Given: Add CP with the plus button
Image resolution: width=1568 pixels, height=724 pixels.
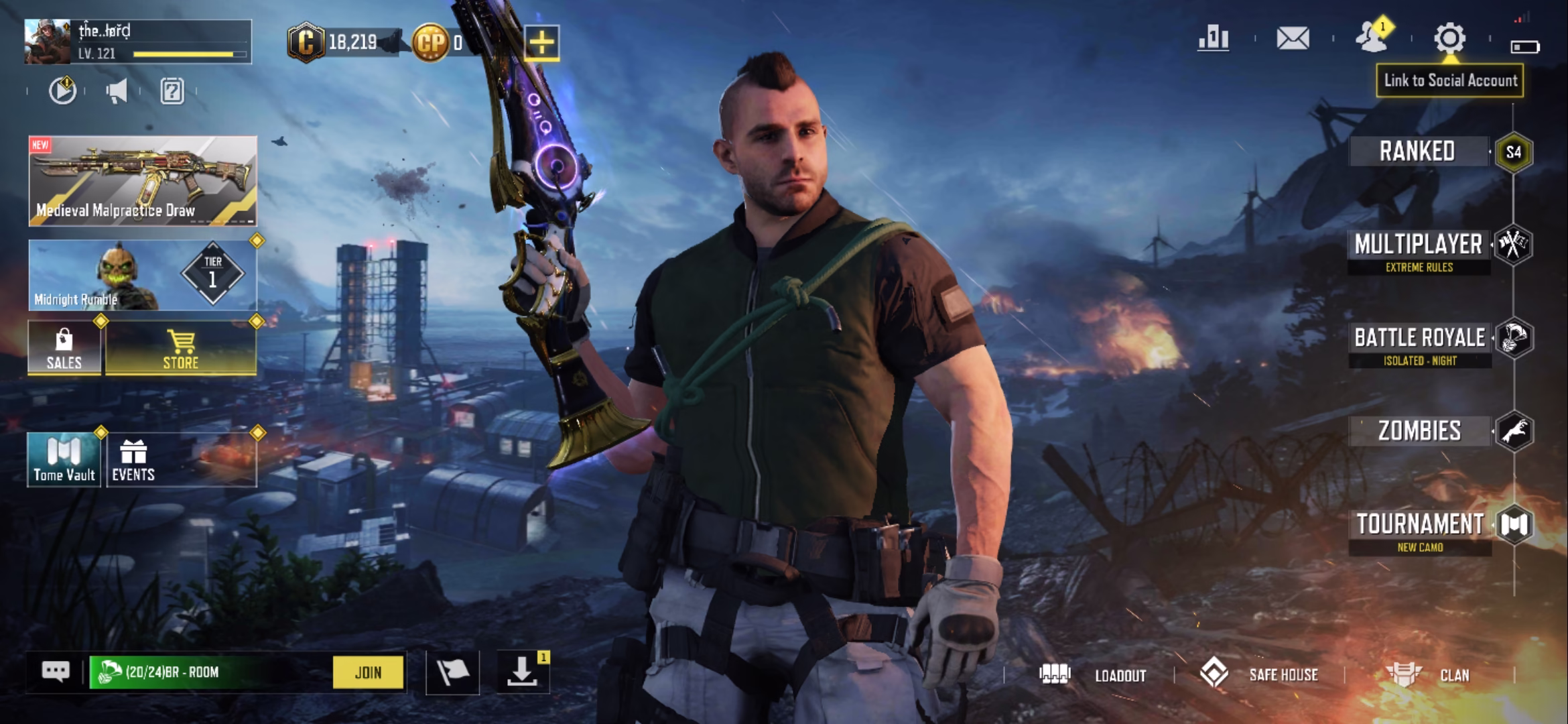Looking at the screenshot, I should [x=541, y=43].
